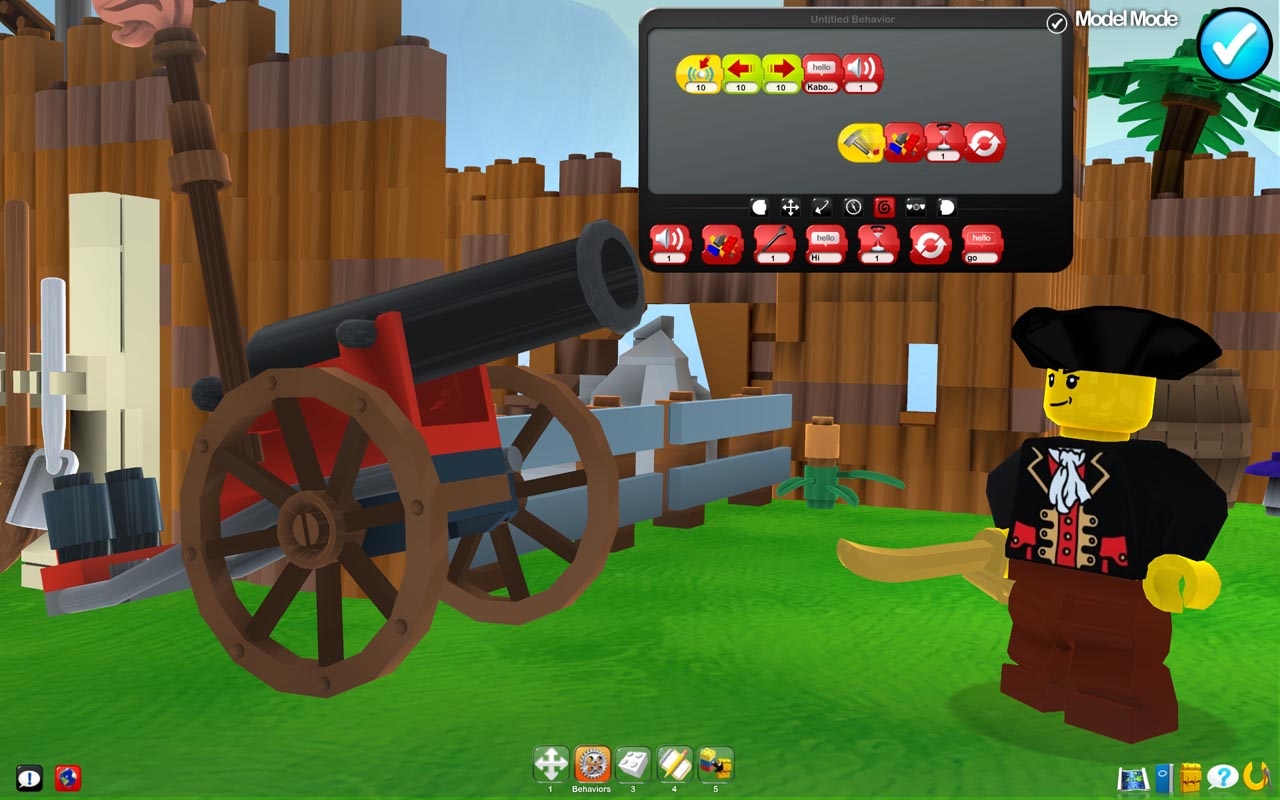Viewport: 1280px width, 800px height.
Task: Open the spiral effects category tab
Action: tap(883, 207)
